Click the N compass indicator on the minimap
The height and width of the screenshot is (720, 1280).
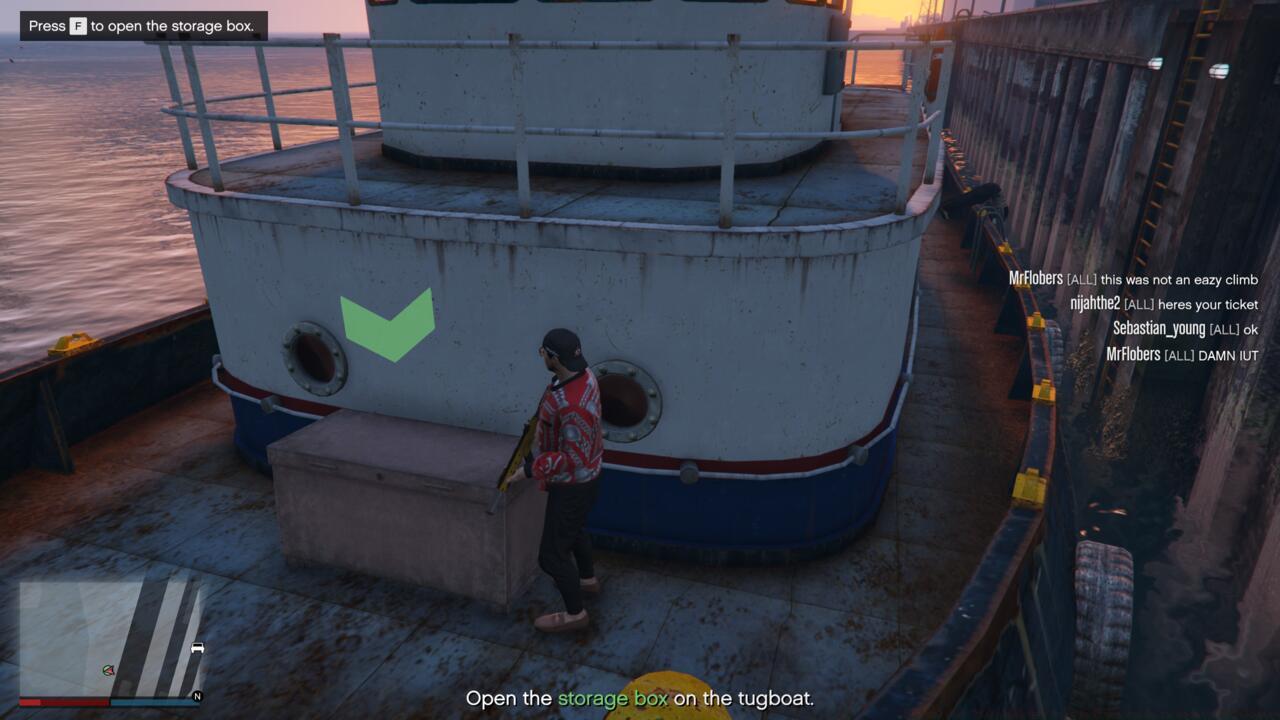point(197,697)
